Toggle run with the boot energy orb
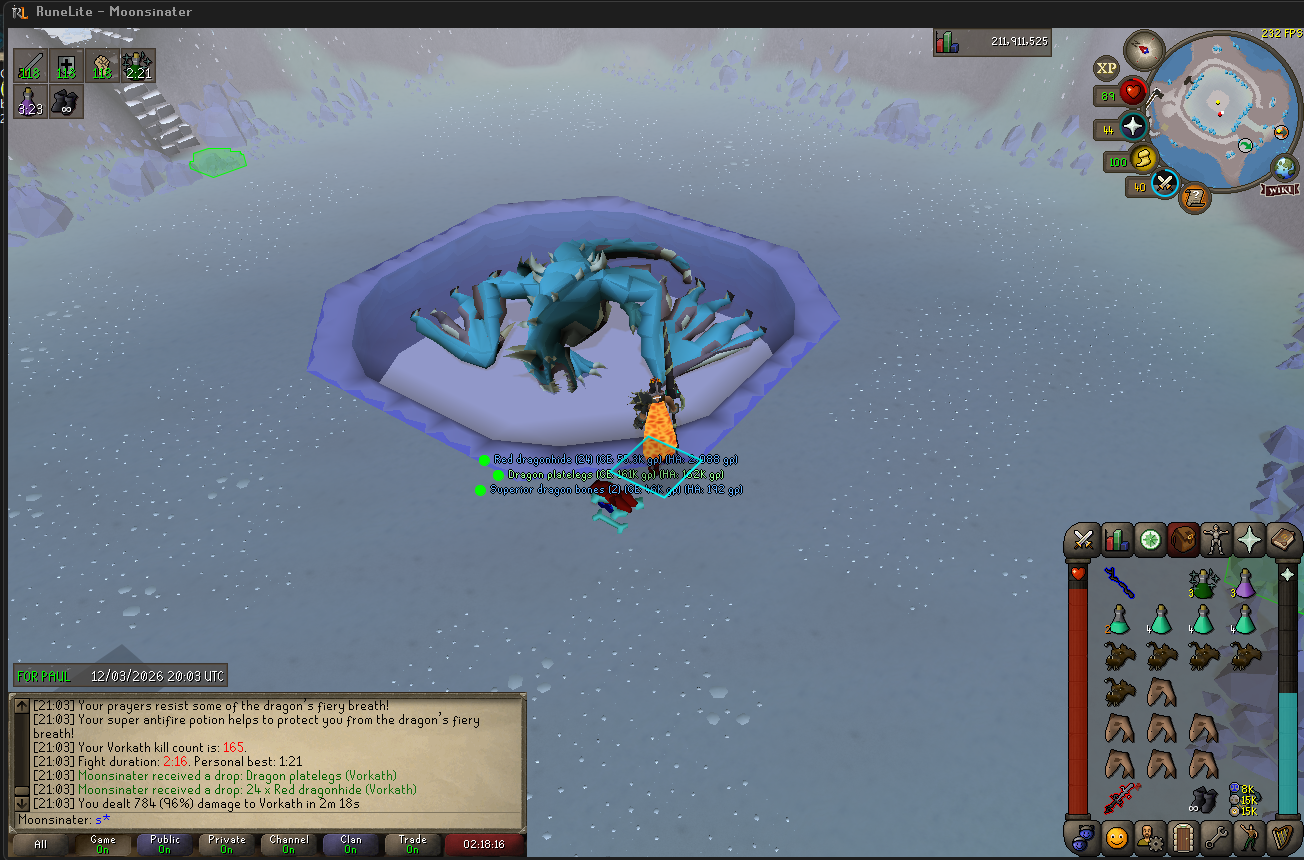This screenshot has height=860, width=1304. click(1143, 158)
